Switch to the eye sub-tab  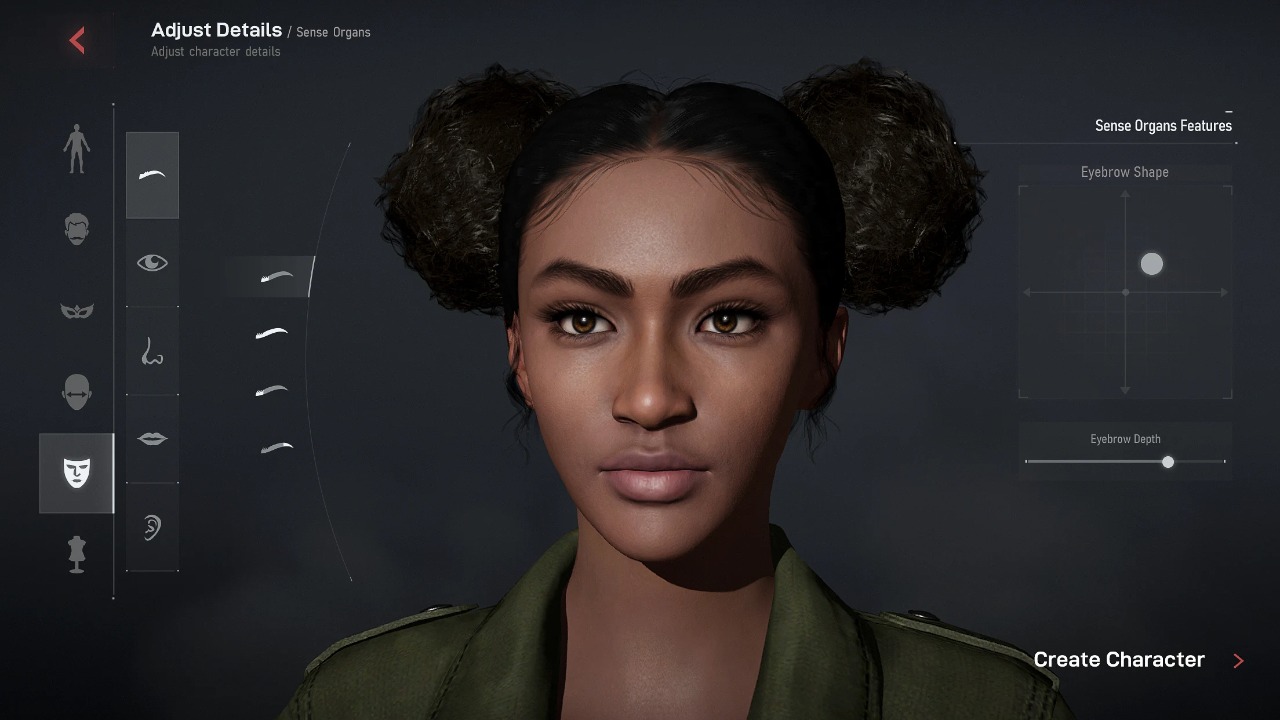152,263
